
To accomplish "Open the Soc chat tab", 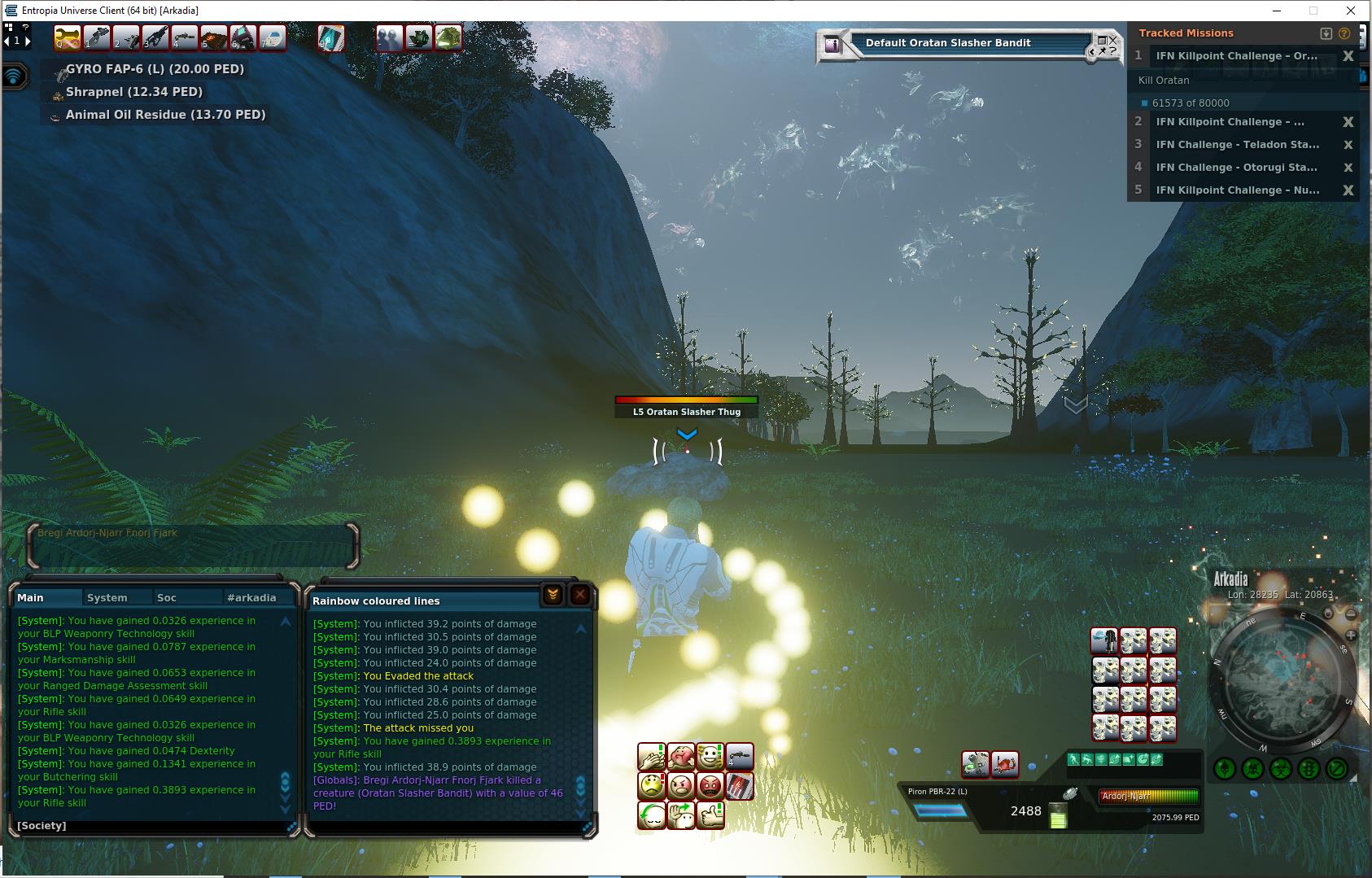I will point(166,597).
